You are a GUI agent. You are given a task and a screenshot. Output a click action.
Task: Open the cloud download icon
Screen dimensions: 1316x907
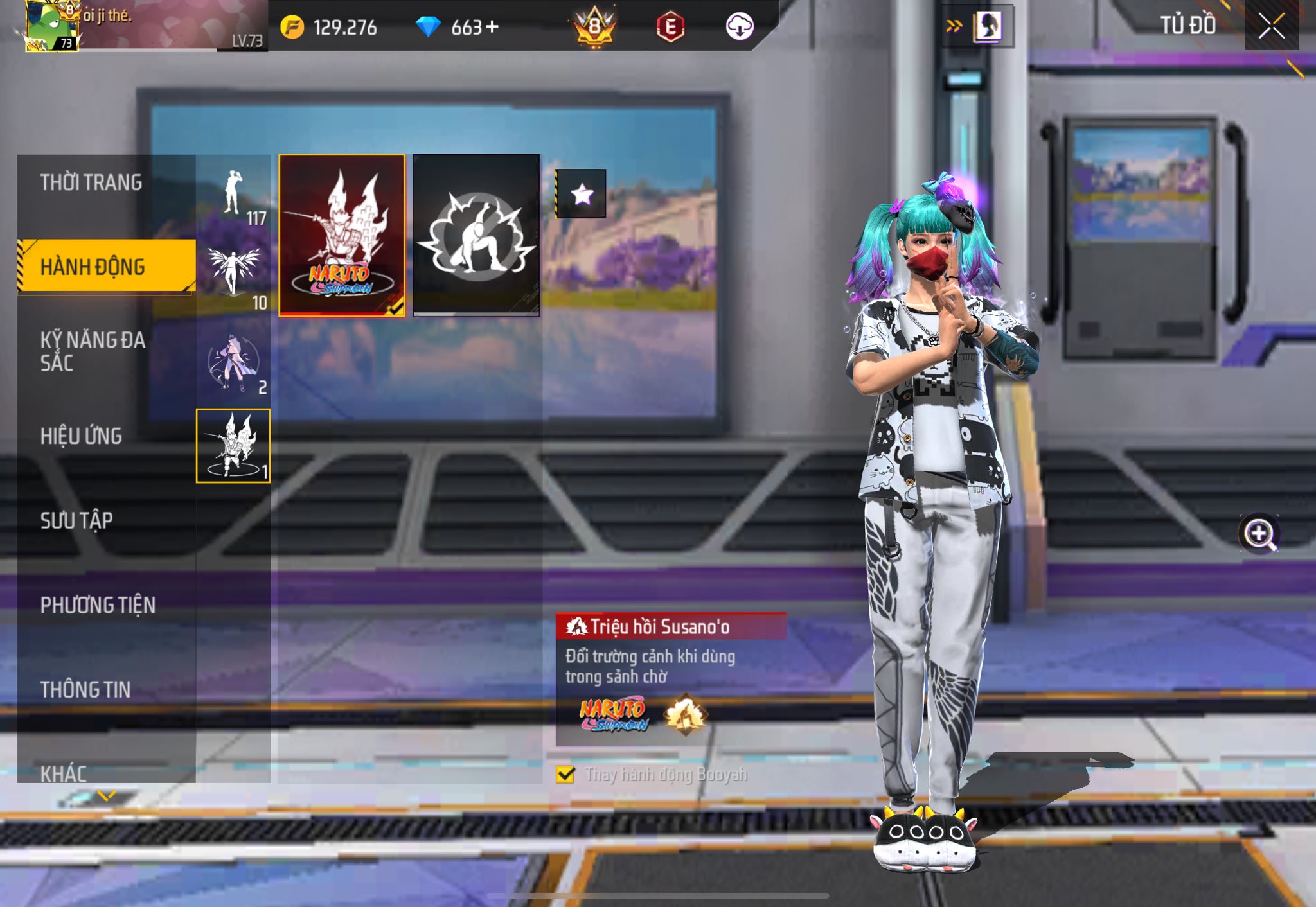pos(739,27)
